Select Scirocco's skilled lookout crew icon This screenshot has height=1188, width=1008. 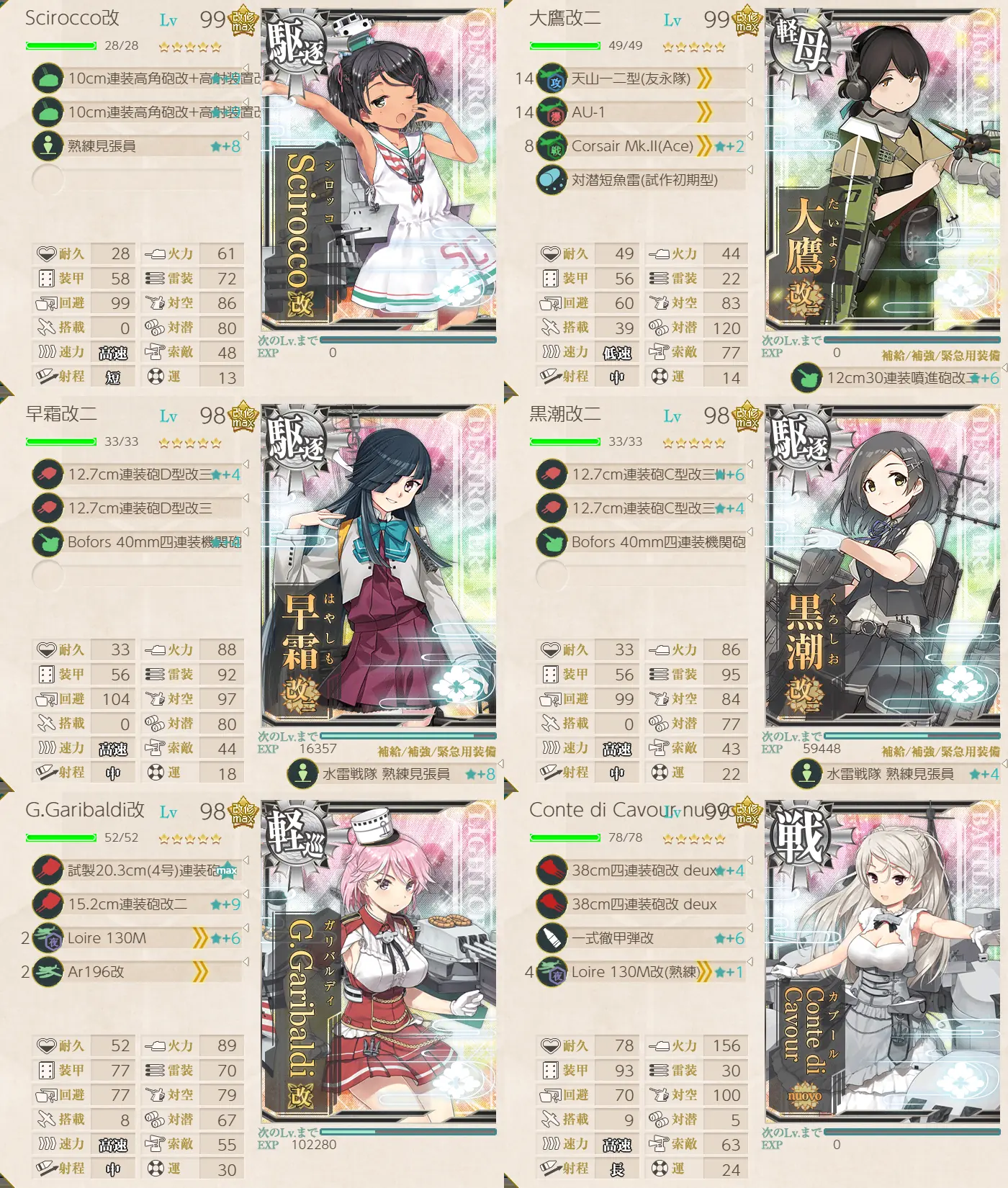tap(48, 144)
